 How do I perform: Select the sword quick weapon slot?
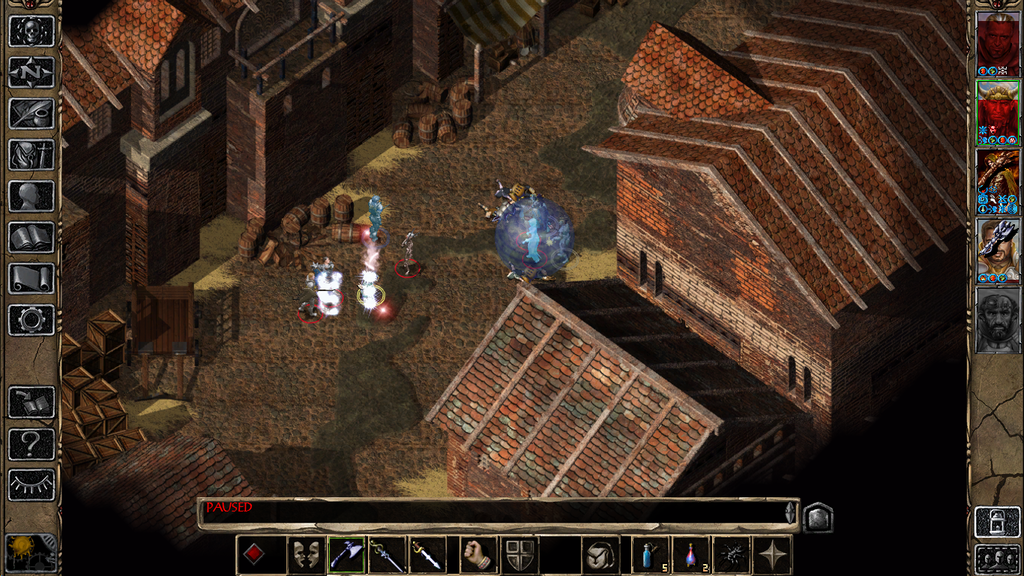coord(426,554)
